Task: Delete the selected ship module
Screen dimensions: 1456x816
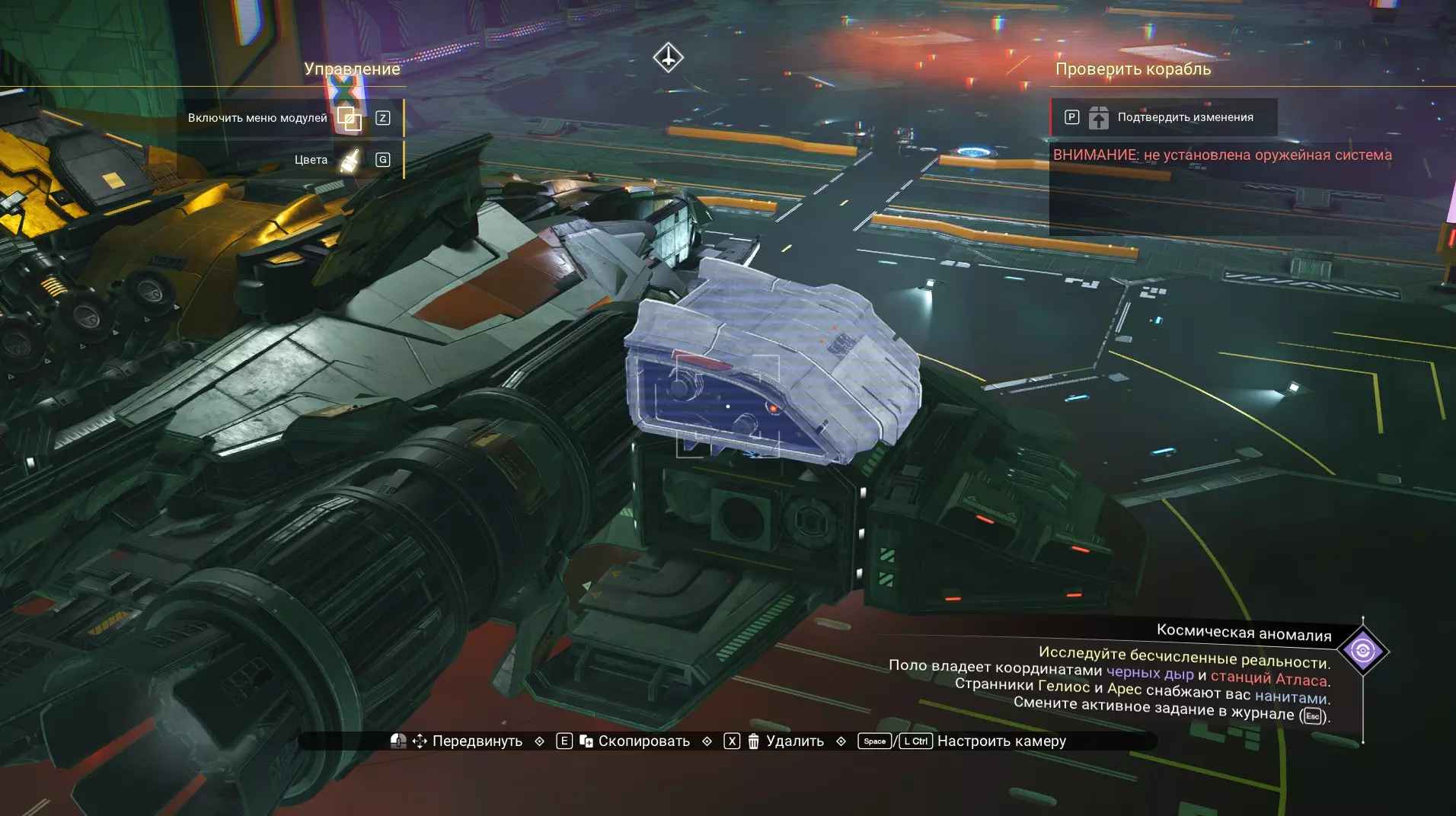Action: tap(793, 741)
